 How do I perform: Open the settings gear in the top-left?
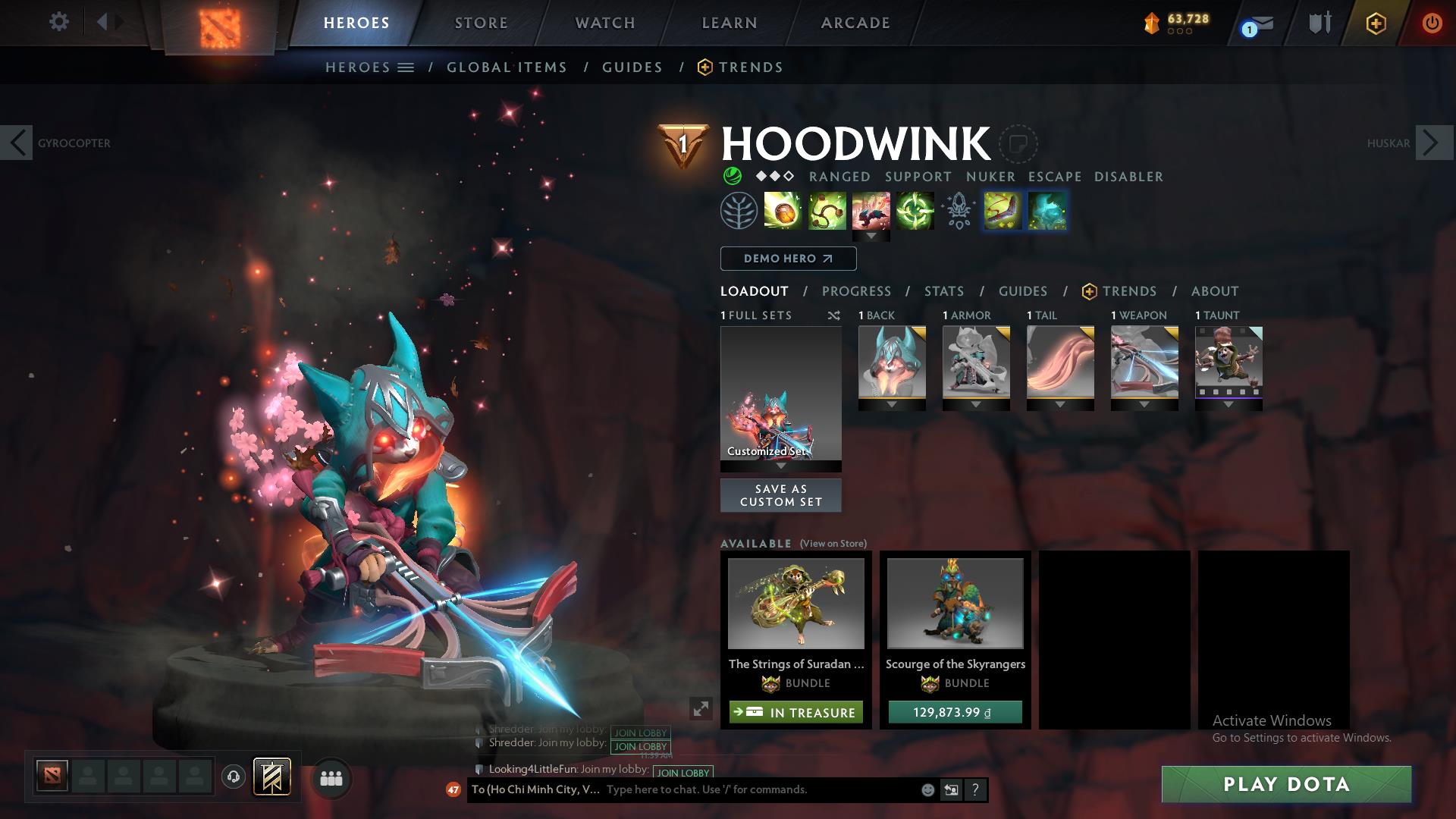59,22
